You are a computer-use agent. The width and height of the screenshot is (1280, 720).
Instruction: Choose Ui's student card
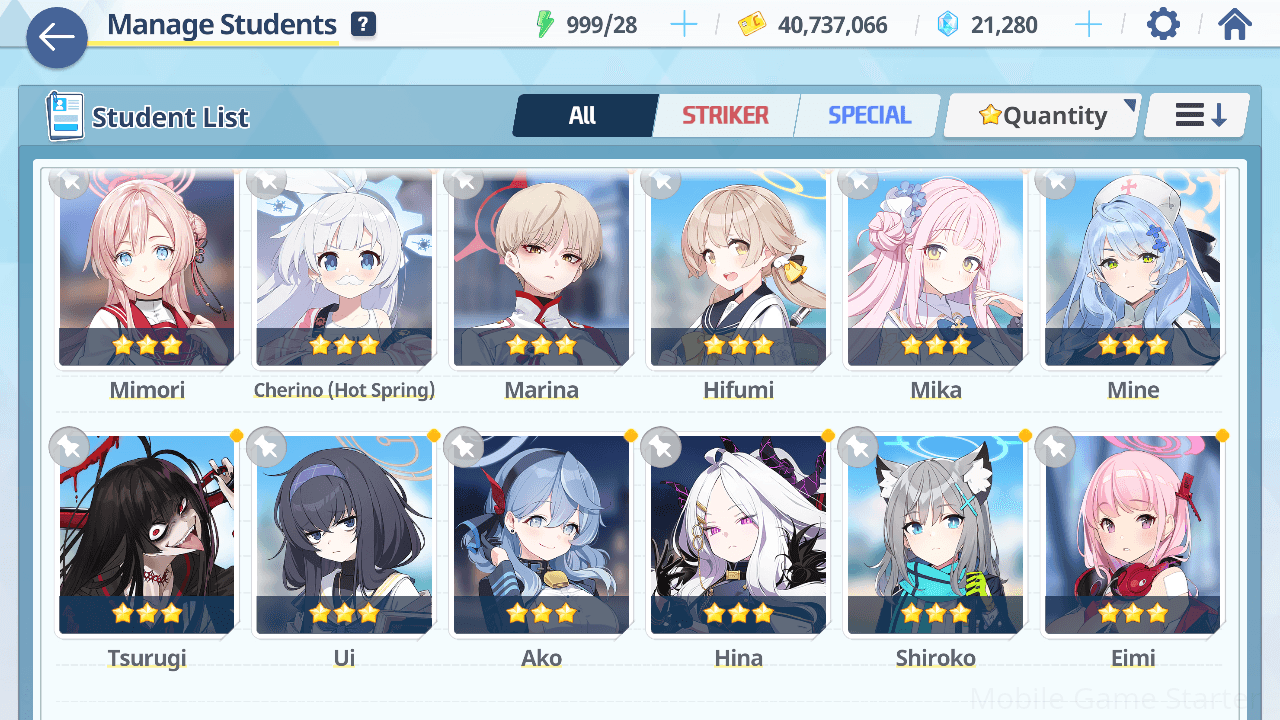pos(344,535)
